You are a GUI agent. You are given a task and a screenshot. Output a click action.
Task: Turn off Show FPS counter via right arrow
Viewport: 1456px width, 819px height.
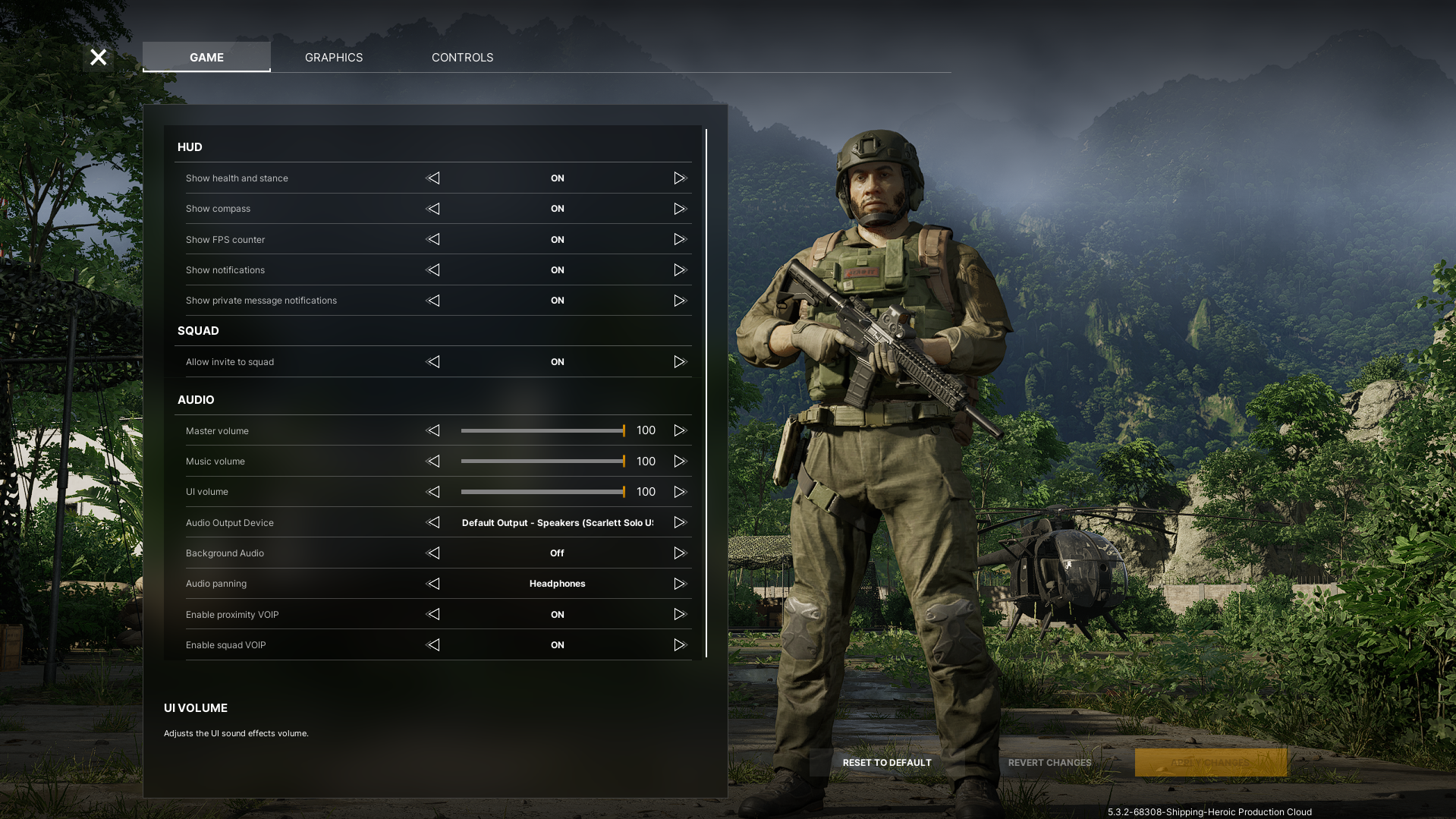(679, 240)
